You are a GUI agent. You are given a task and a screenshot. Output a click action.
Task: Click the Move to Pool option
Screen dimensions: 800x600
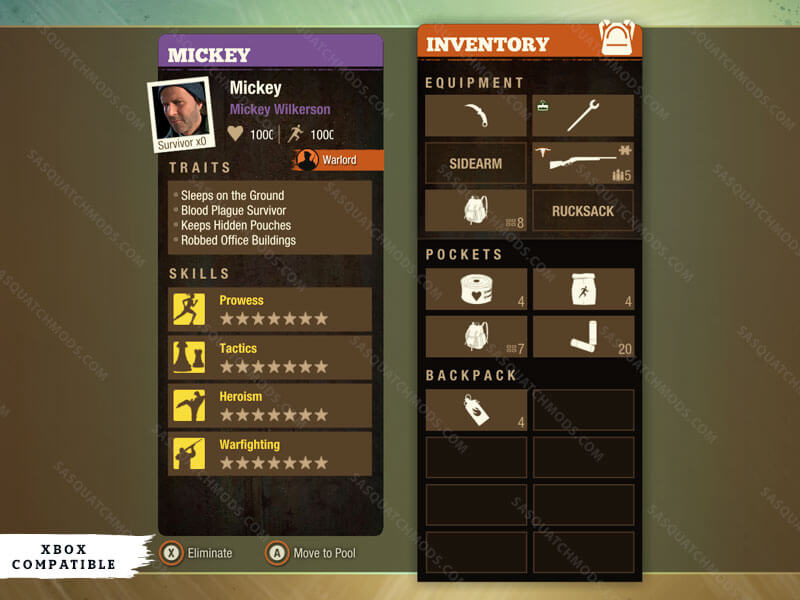[310, 553]
